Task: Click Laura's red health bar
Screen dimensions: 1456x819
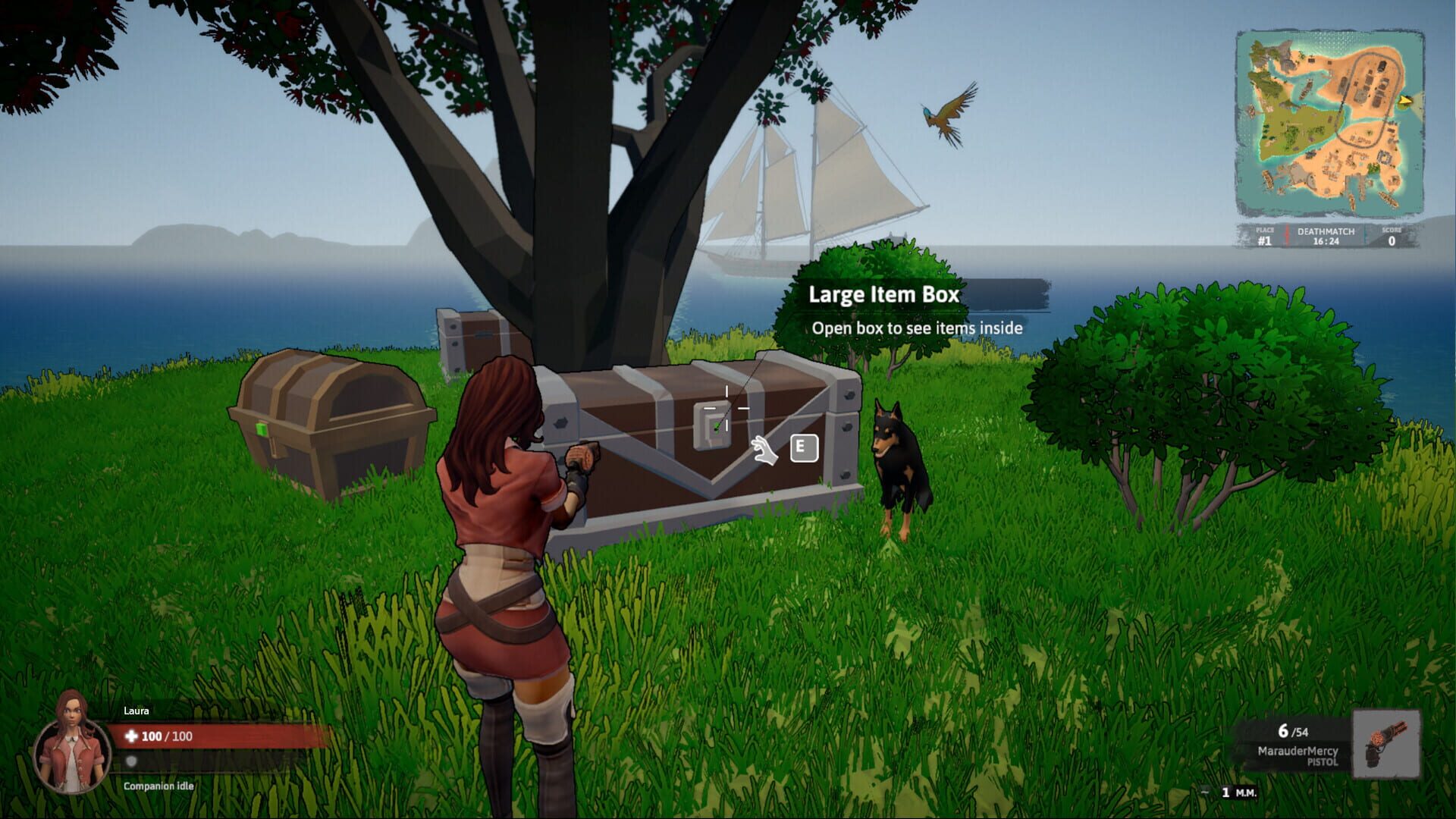Action: [x=220, y=736]
